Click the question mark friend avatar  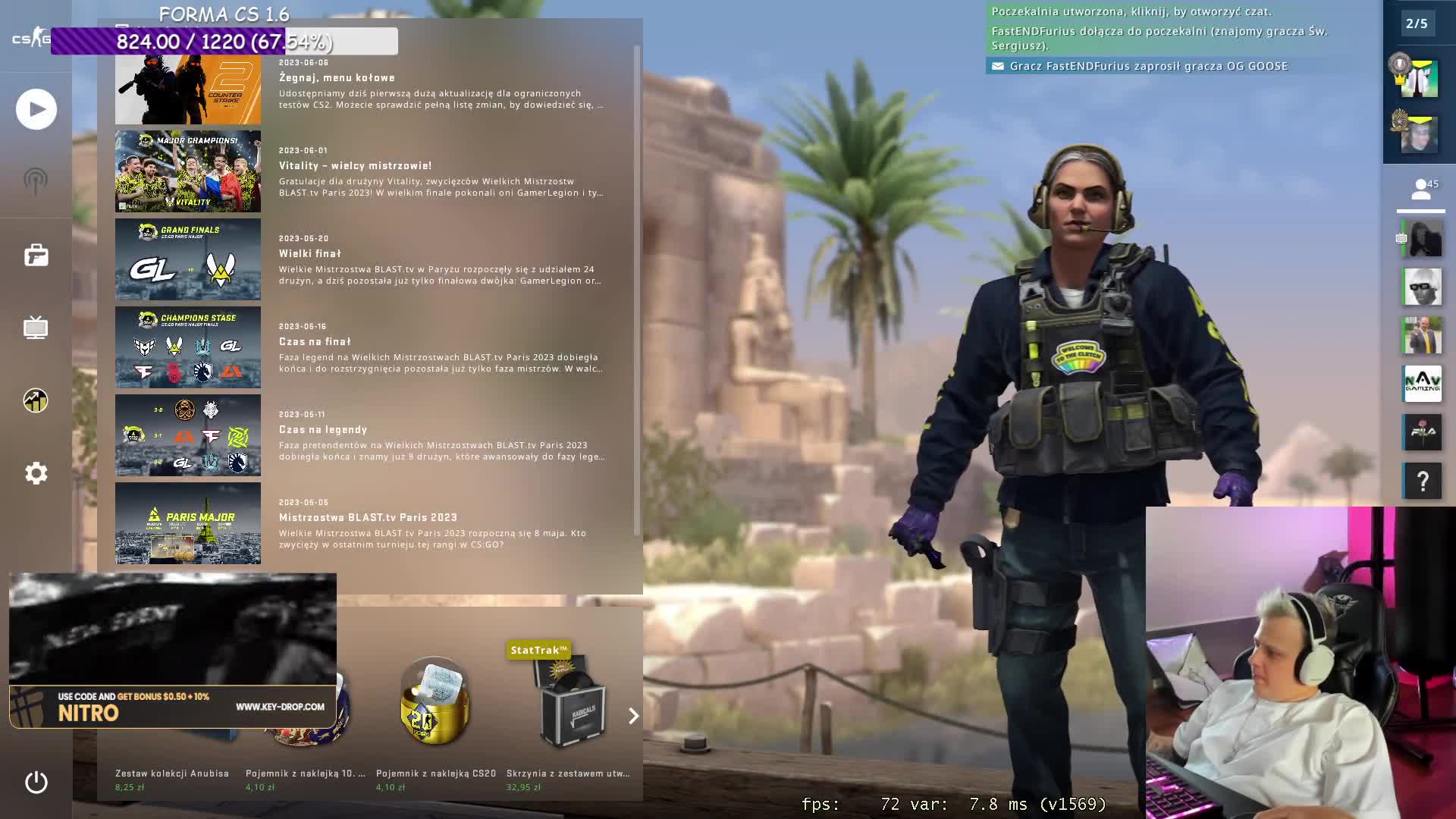click(1423, 481)
